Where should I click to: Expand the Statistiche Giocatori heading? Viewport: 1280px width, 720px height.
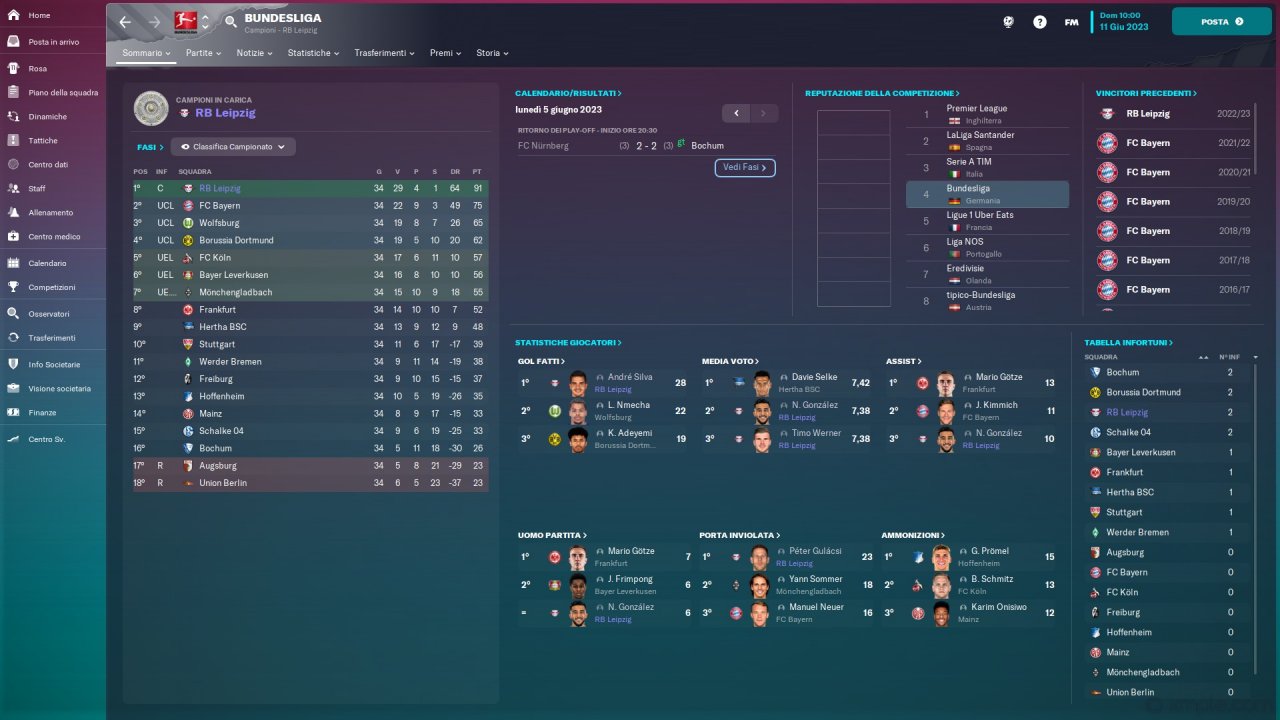click(x=568, y=343)
